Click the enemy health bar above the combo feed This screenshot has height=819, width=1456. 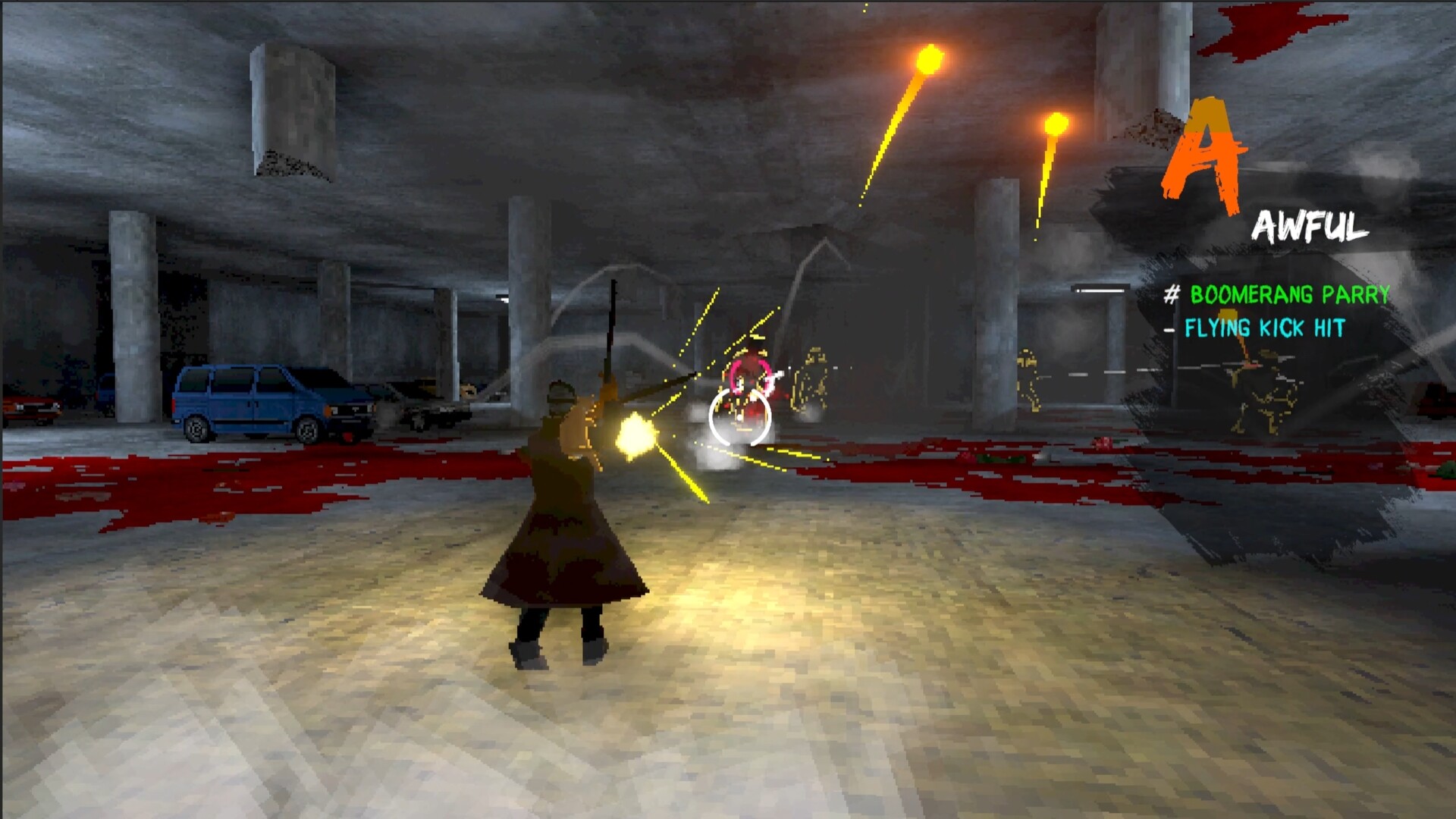click(x=1094, y=290)
